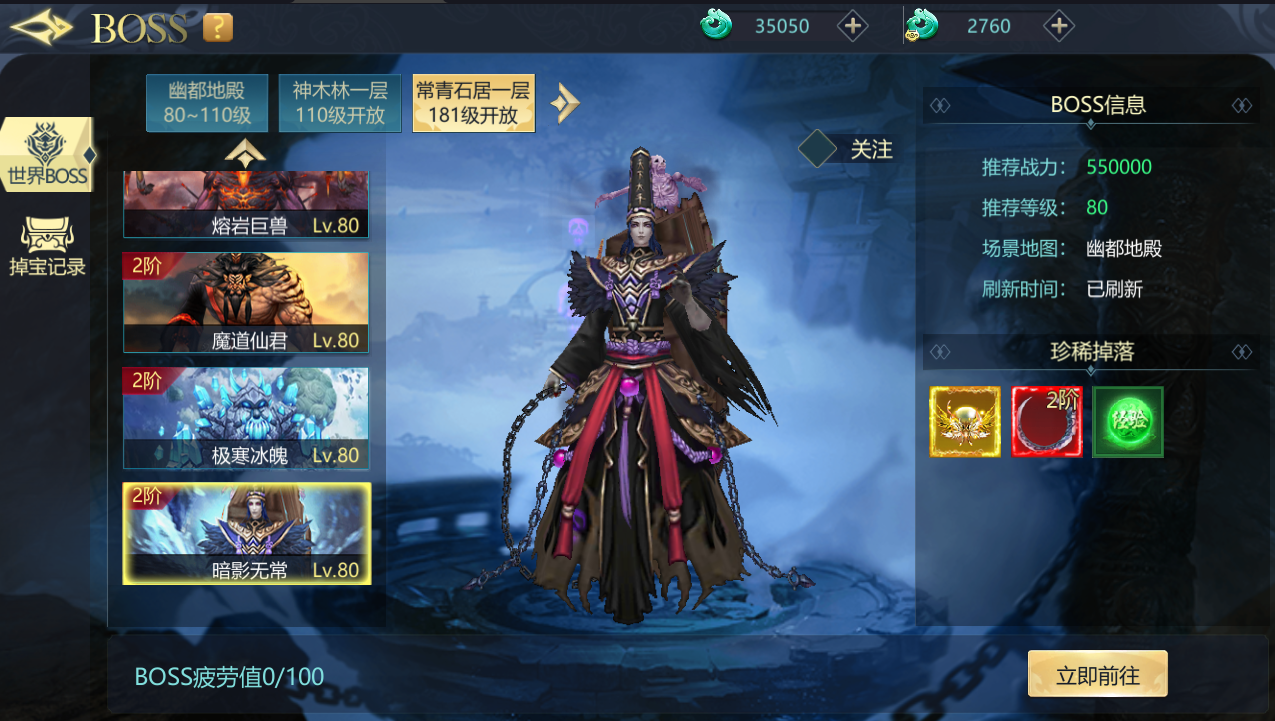Add more bound currency next to 2760
Image resolution: width=1275 pixels, height=721 pixels.
[1059, 26]
